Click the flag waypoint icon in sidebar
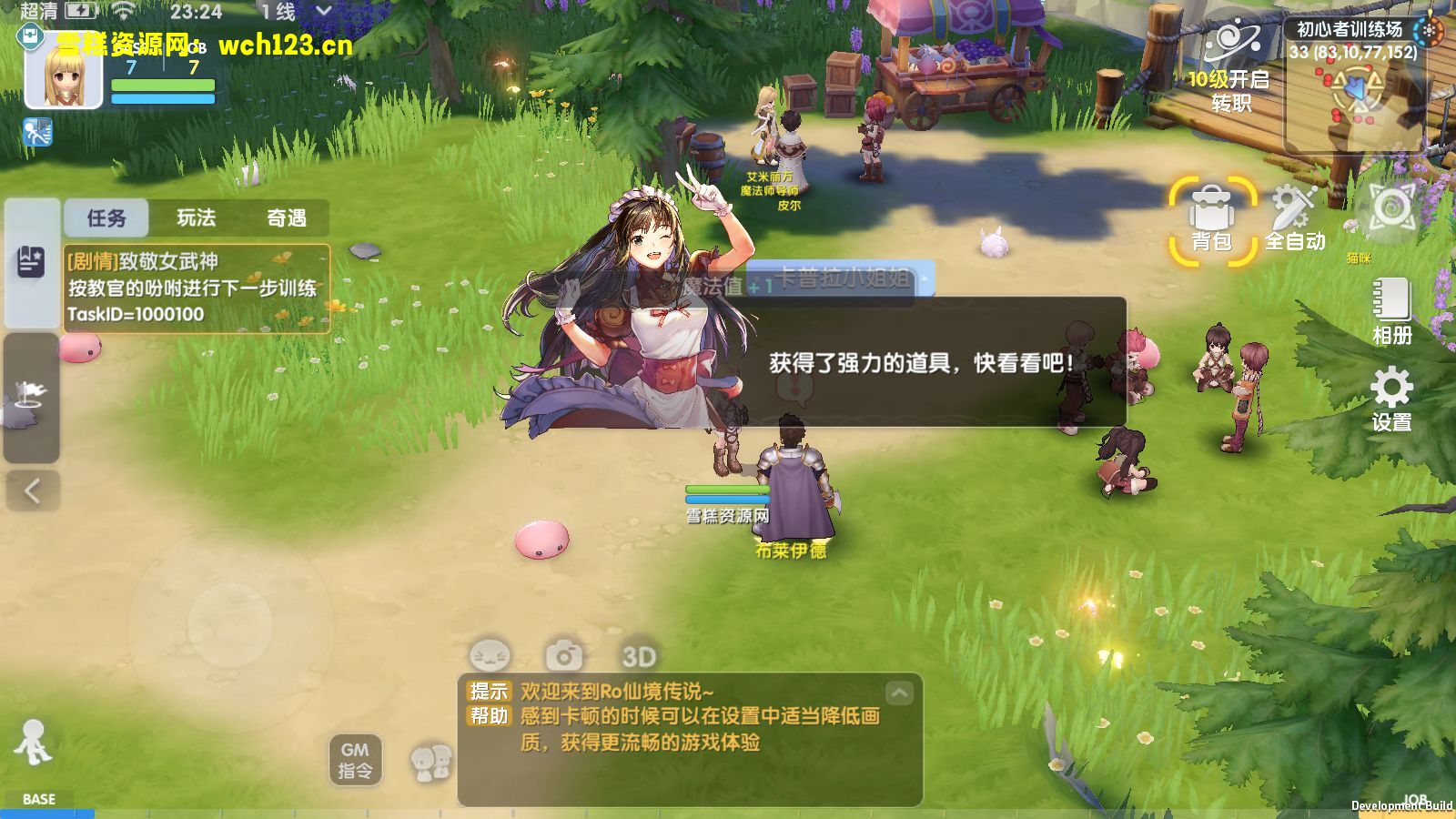The height and width of the screenshot is (819, 1456). click(x=30, y=391)
